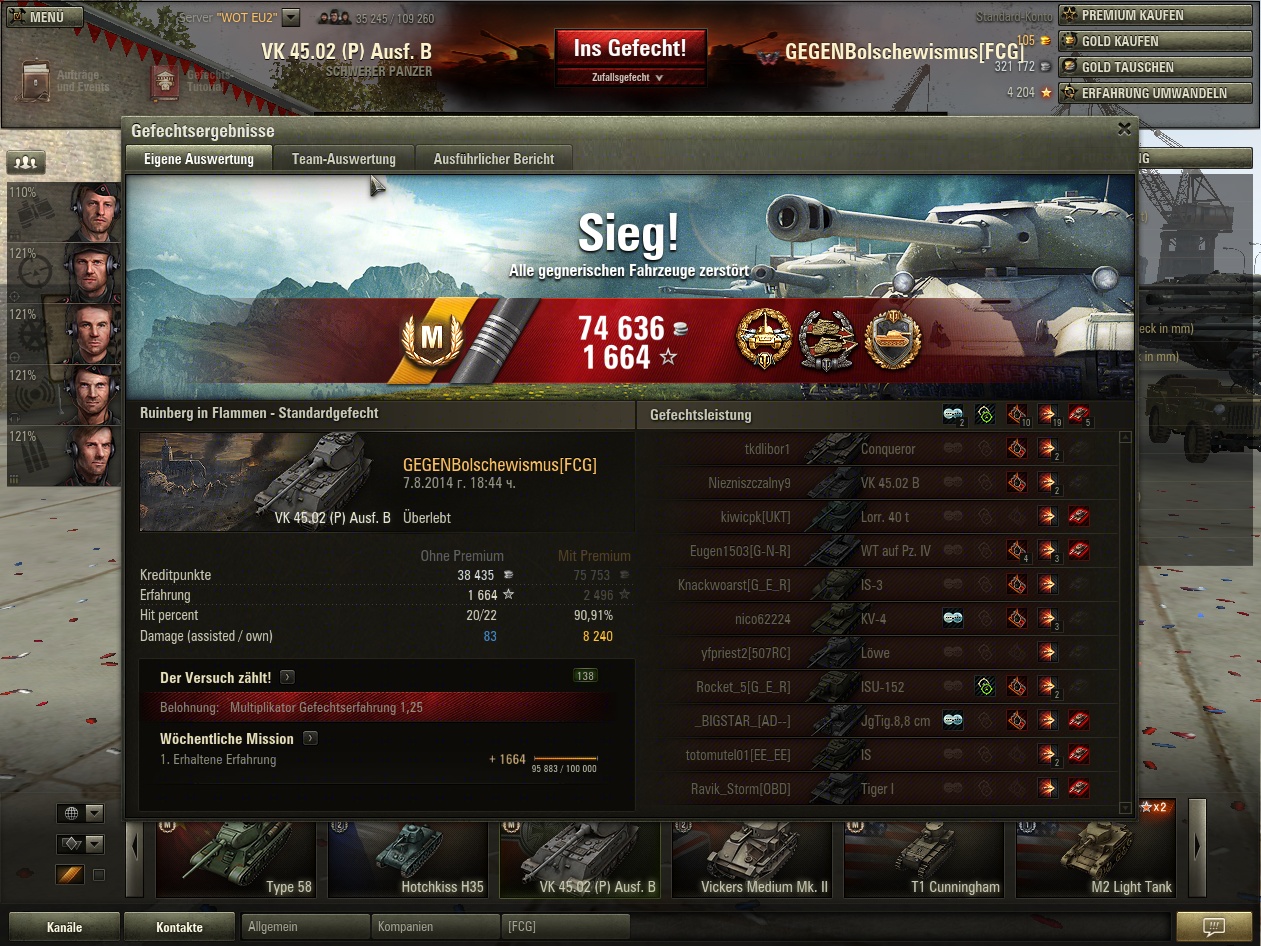The width and height of the screenshot is (1261, 946).
Task: Switch to the Allgemein chat tab
Action: (305, 927)
